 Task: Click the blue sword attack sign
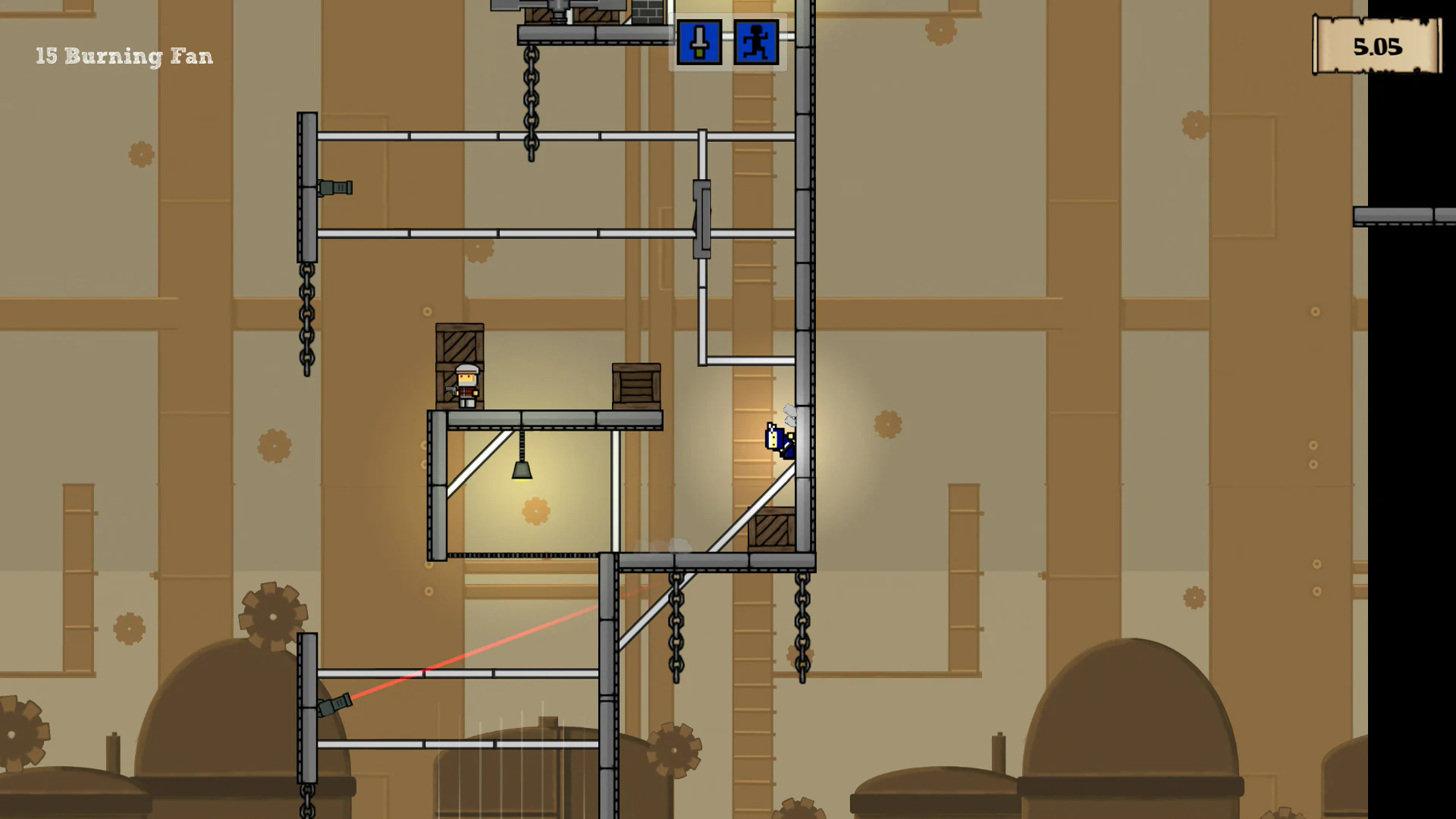698,42
